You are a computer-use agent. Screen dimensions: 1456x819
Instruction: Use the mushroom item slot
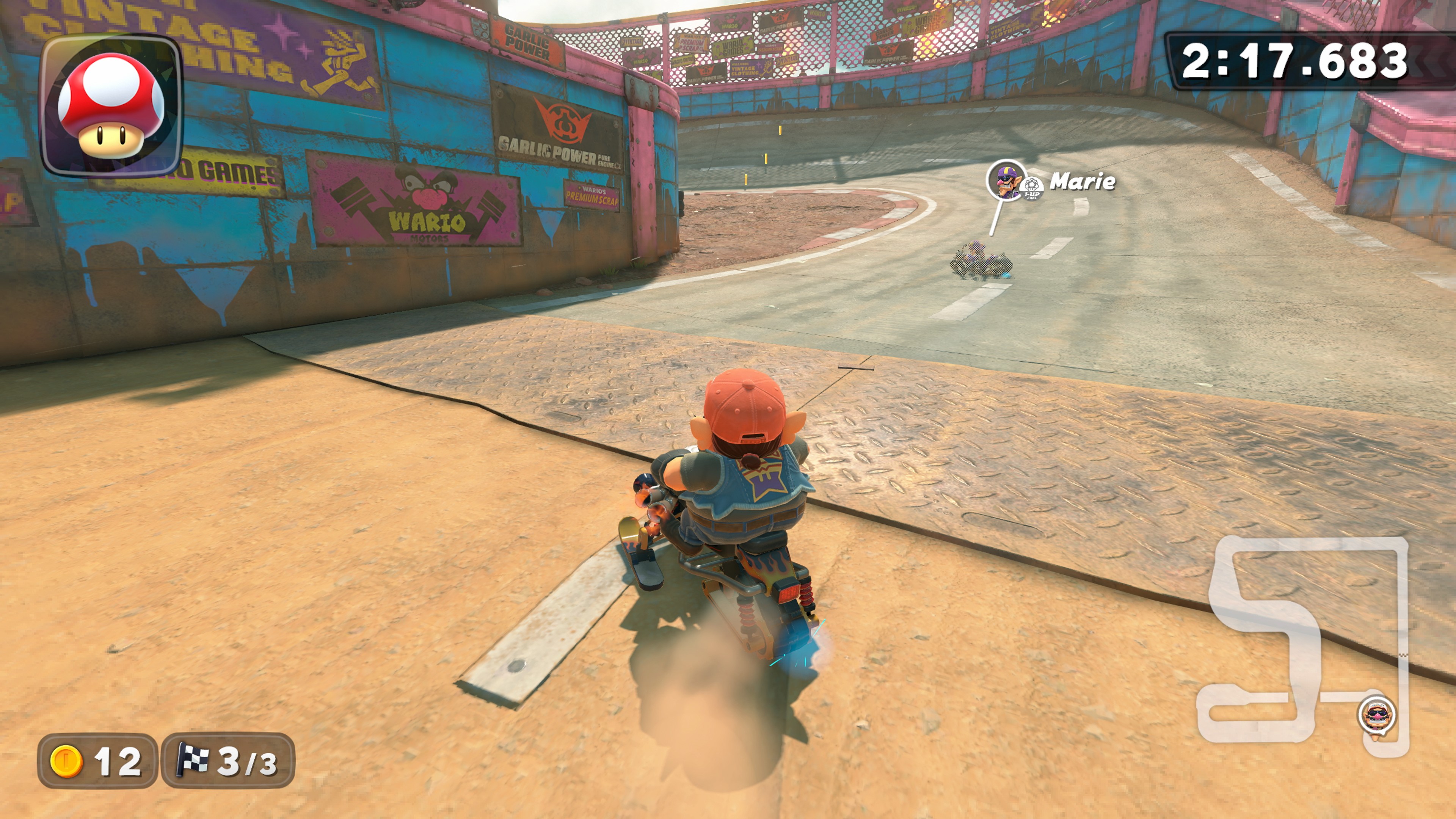pos(111,106)
